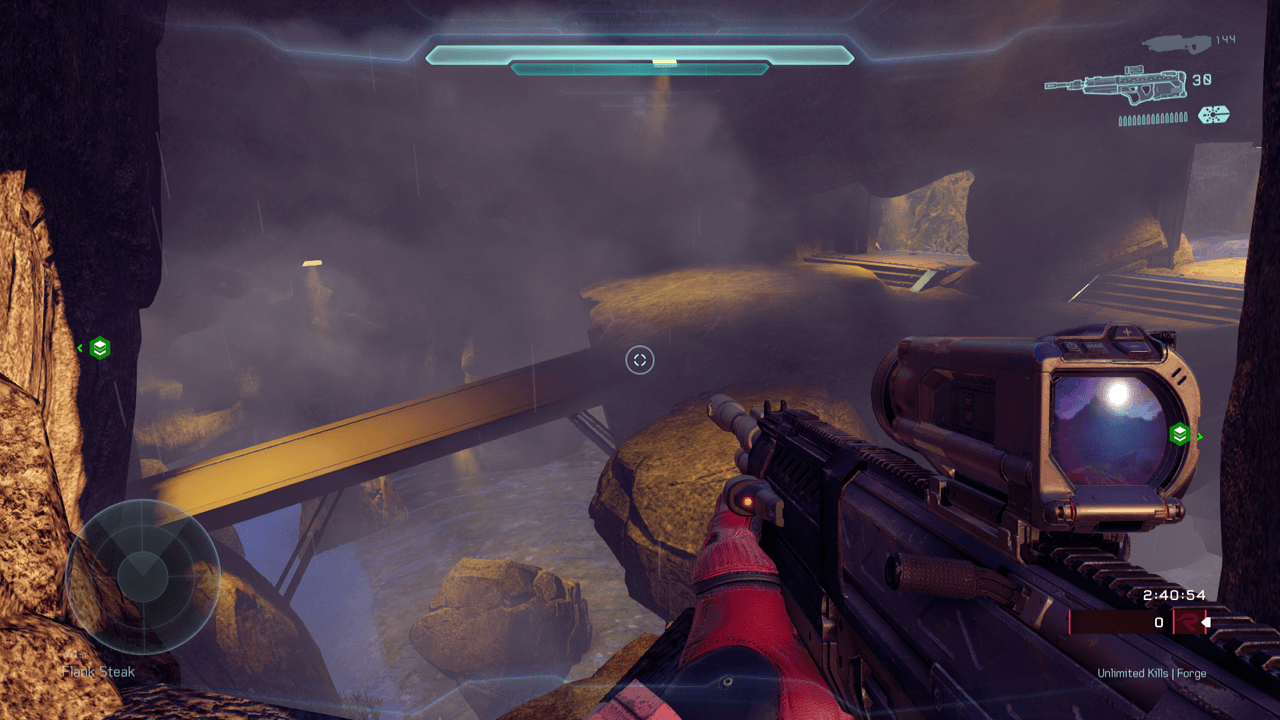Viewport: 1280px width, 720px height.
Task: Click the grenade count hexagon icon
Action: (1213, 116)
